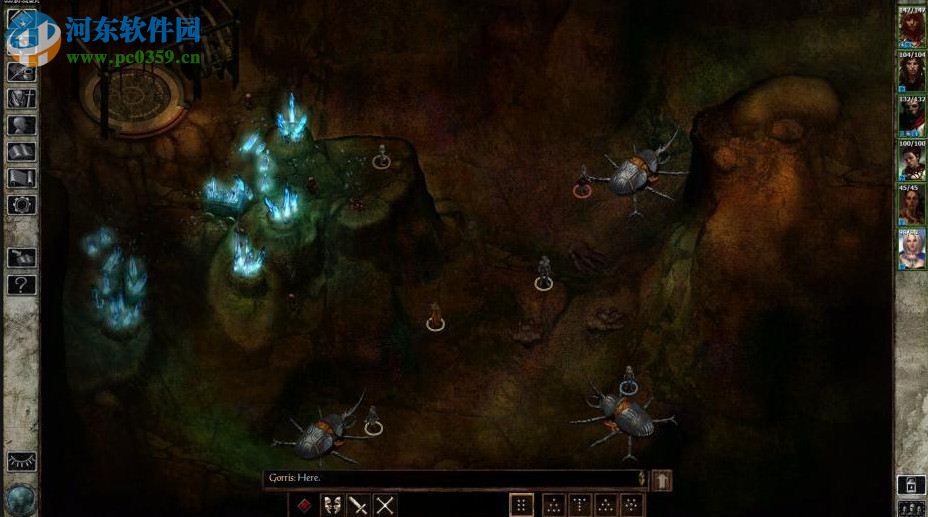Select the two-column dot formation
This screenshot has width=928, height=517.
pyautogui.click(x=521, y=505)
